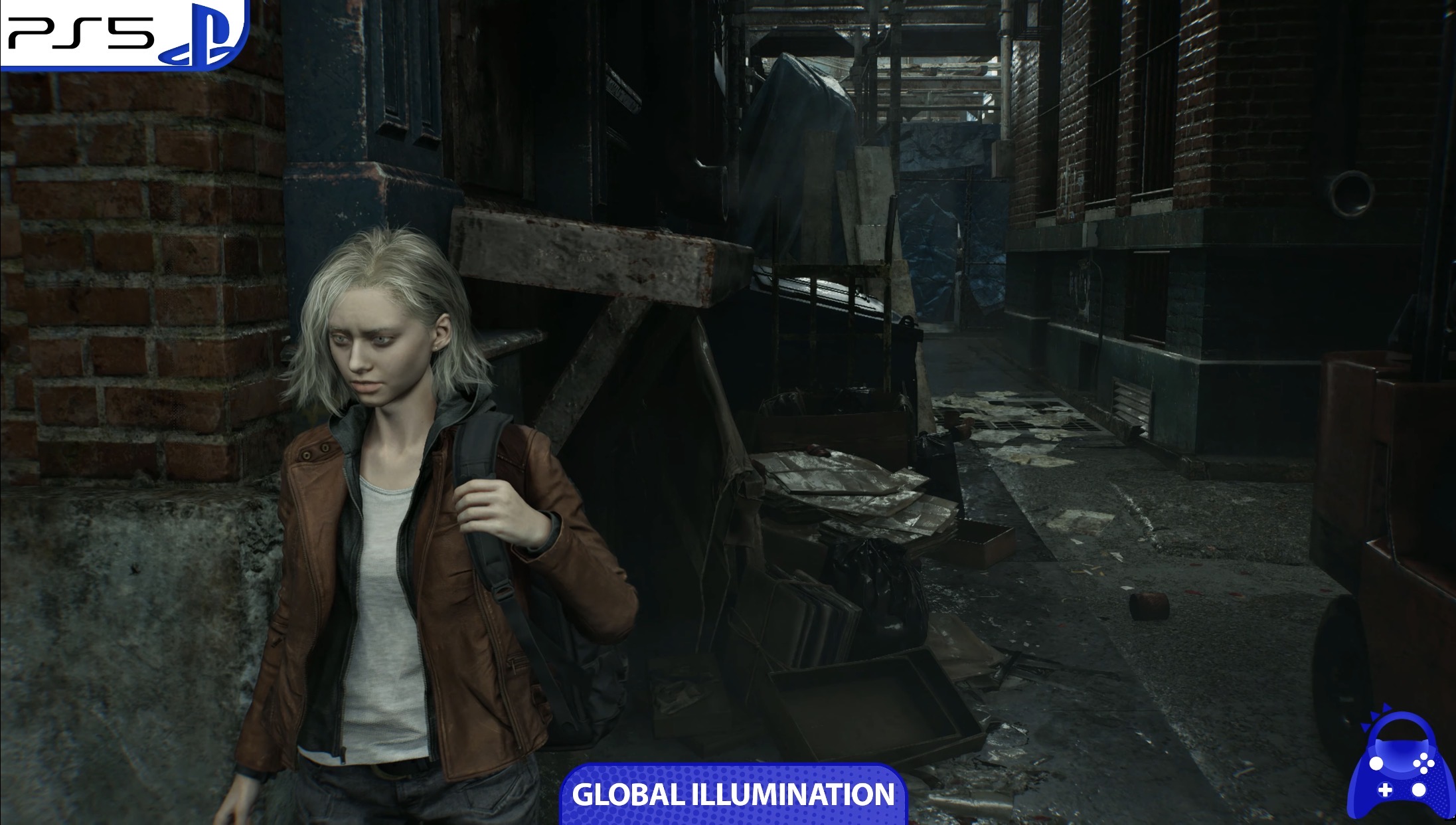1456x825 pixels.
Task: Click the PS5 platform logo badge
Action: (123, 33)
